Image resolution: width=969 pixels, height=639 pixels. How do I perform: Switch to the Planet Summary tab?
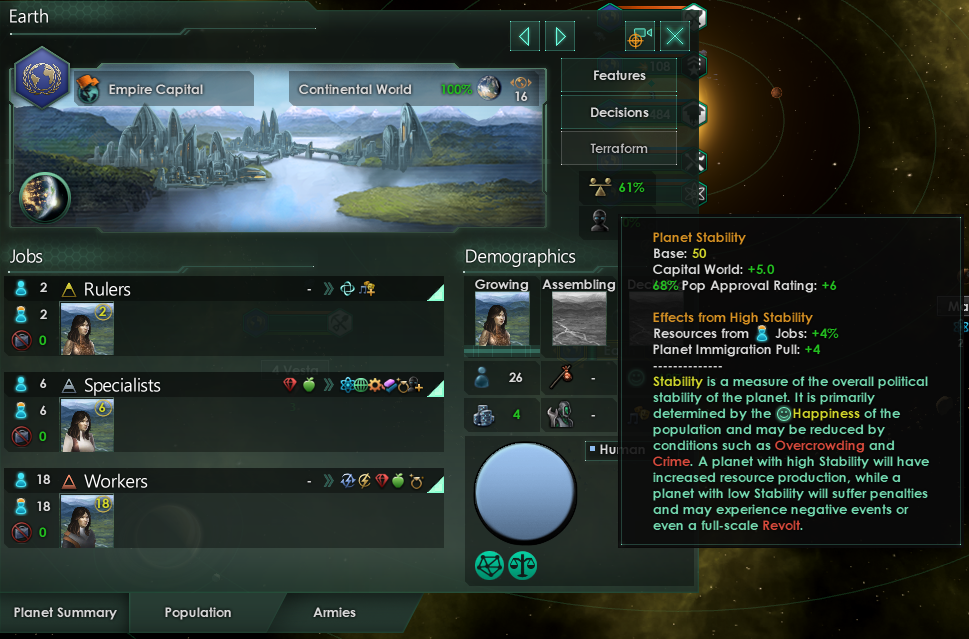coord(65,612)
